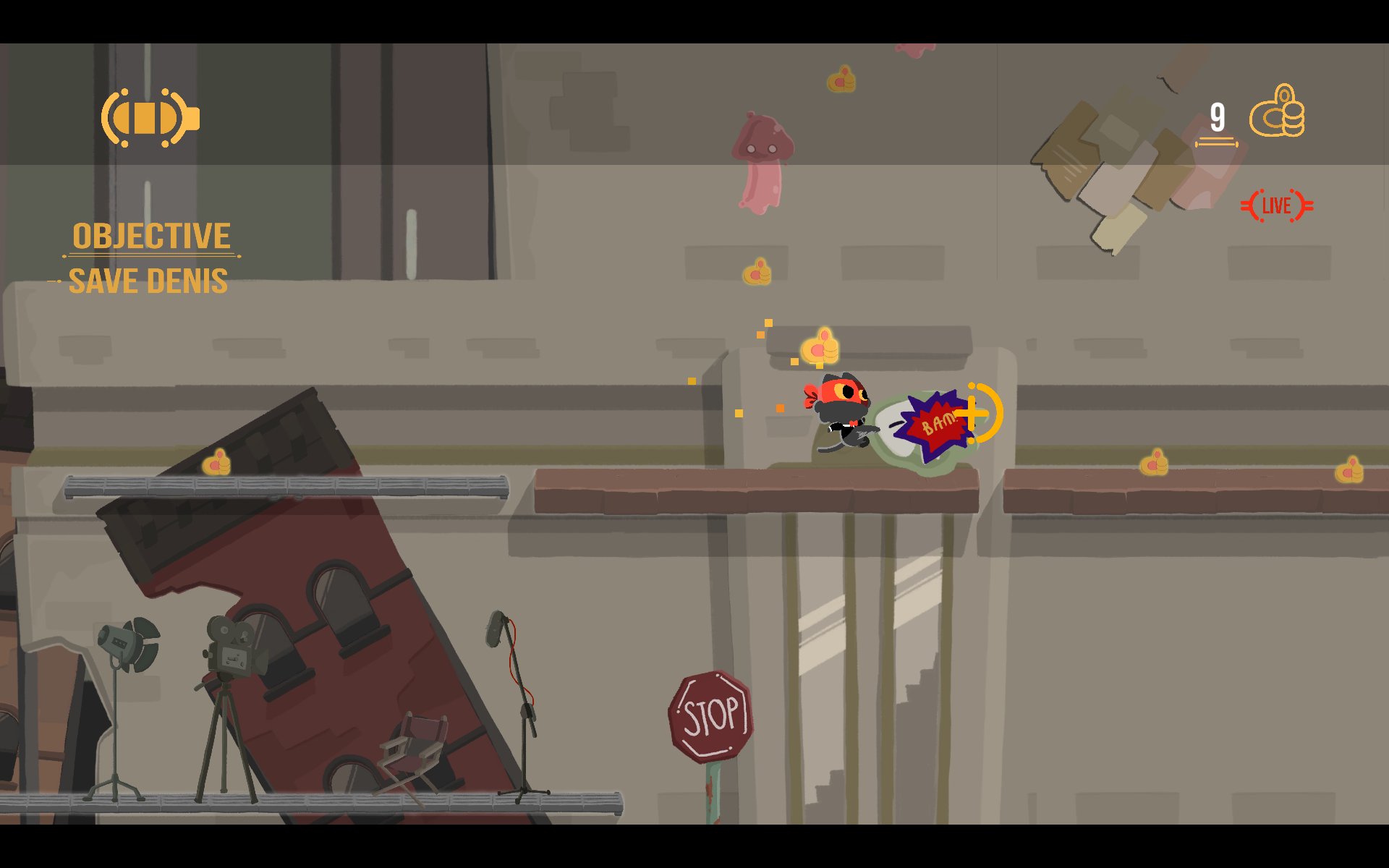This screenshot has width=1389, height=868.
Task: Click the camera battery icon
Action: tap(150, 118)
